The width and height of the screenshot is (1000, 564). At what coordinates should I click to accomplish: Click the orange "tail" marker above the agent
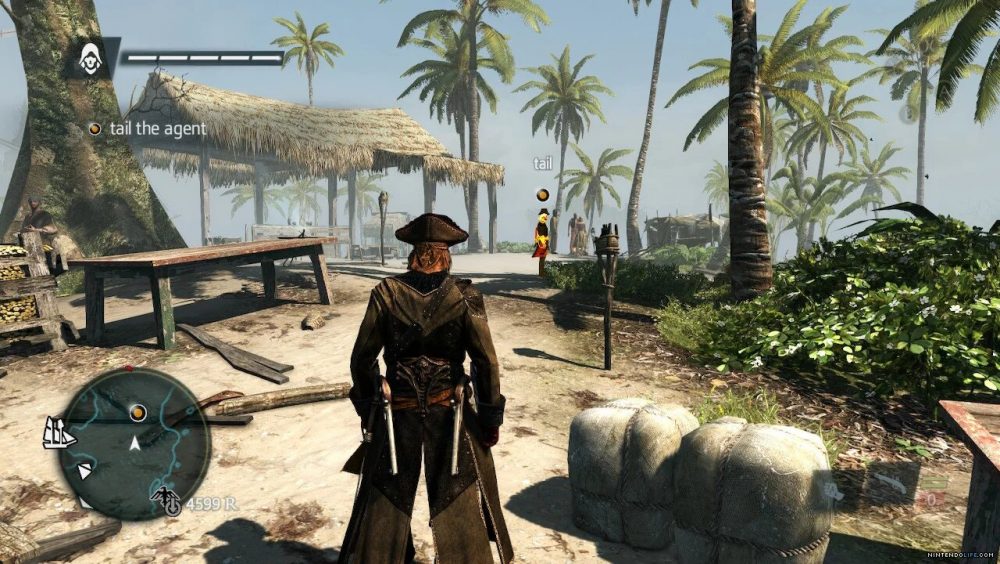click(x=543, y=195)
